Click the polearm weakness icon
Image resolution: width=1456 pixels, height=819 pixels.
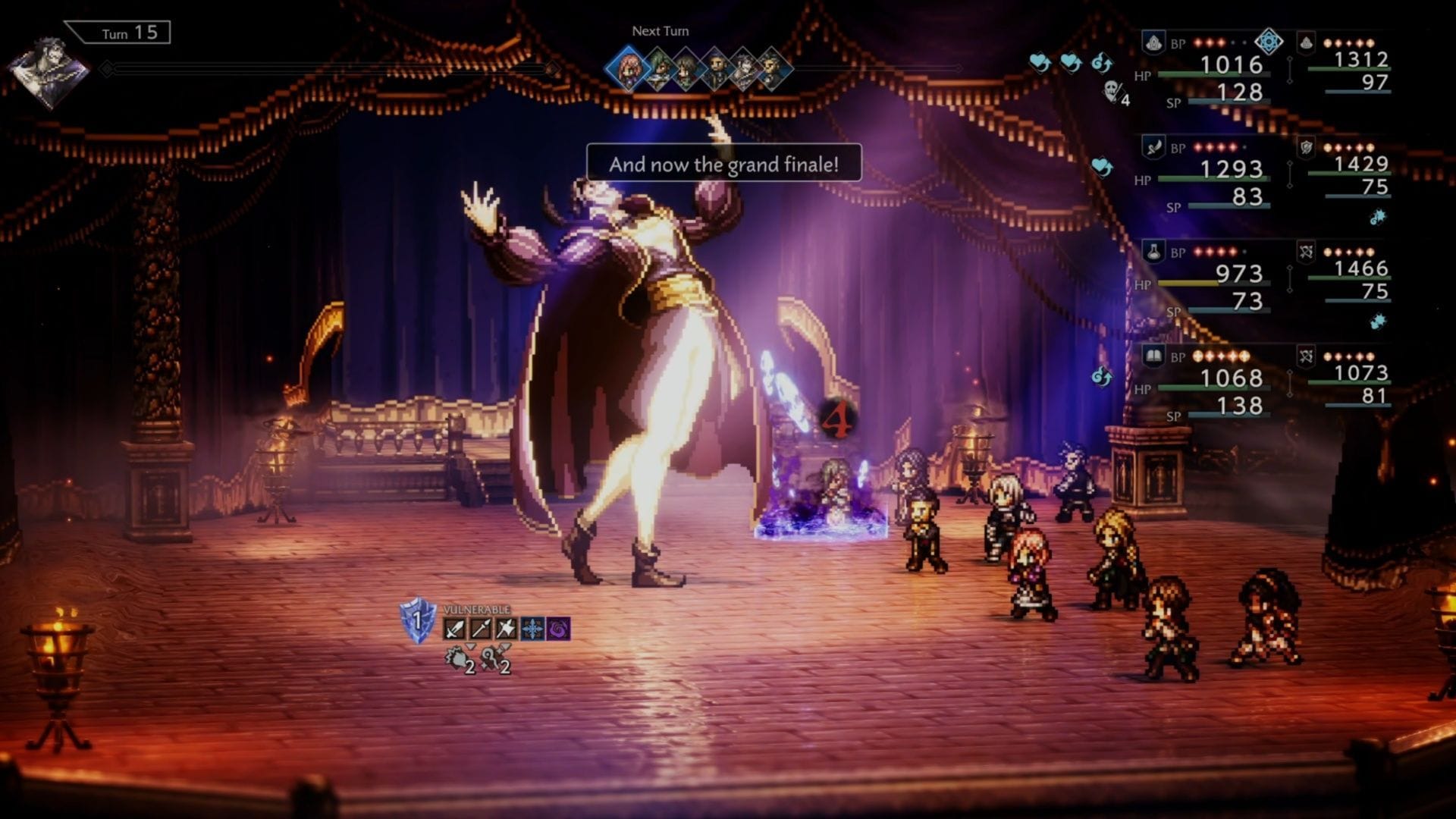480,629
